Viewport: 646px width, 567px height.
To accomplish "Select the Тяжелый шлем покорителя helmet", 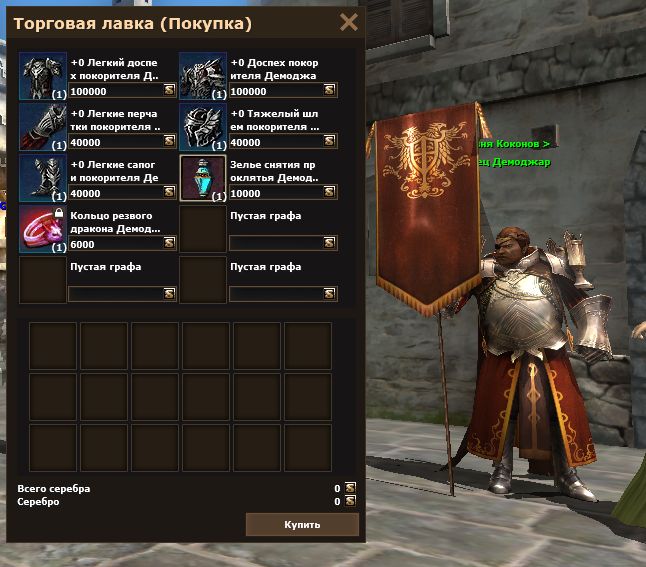I will (x=204, y=127).
